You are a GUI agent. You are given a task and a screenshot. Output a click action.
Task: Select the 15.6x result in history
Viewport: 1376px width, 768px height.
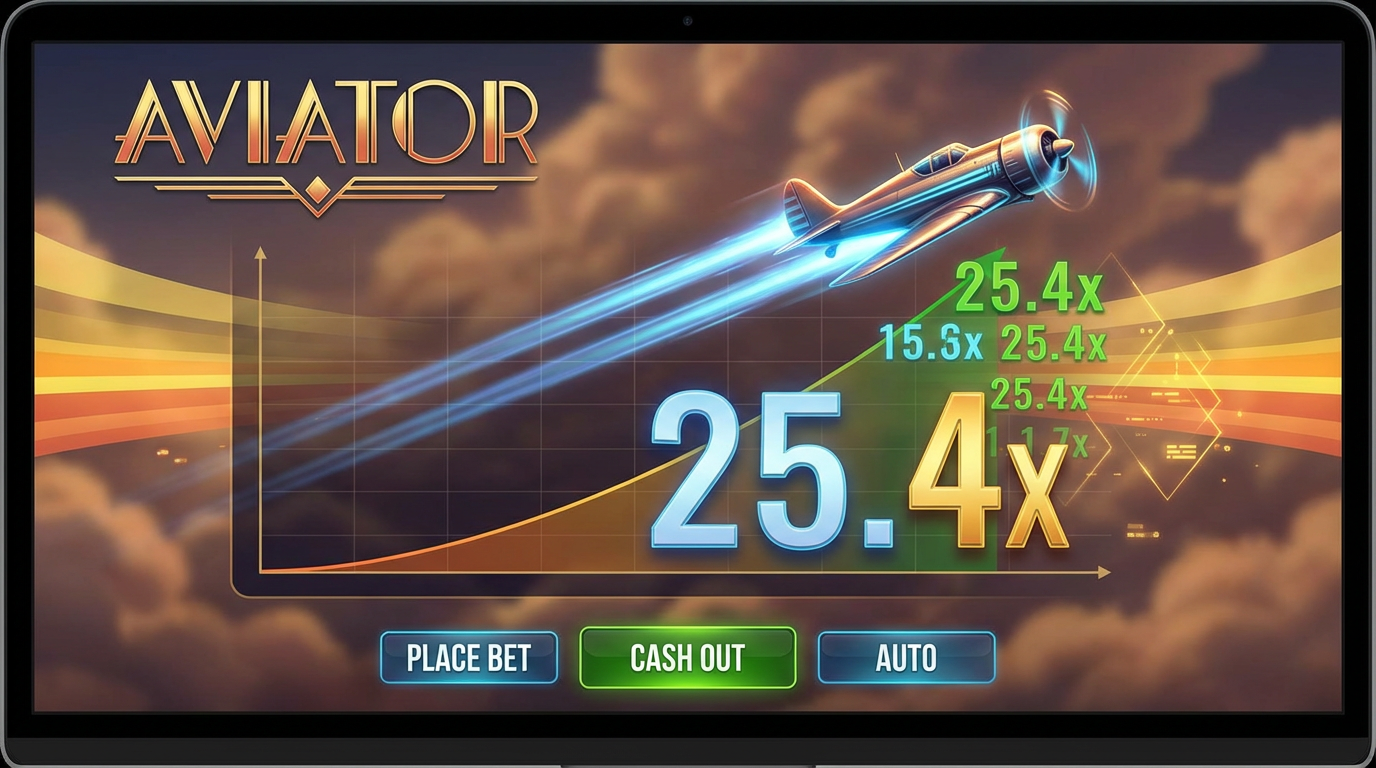930,341
